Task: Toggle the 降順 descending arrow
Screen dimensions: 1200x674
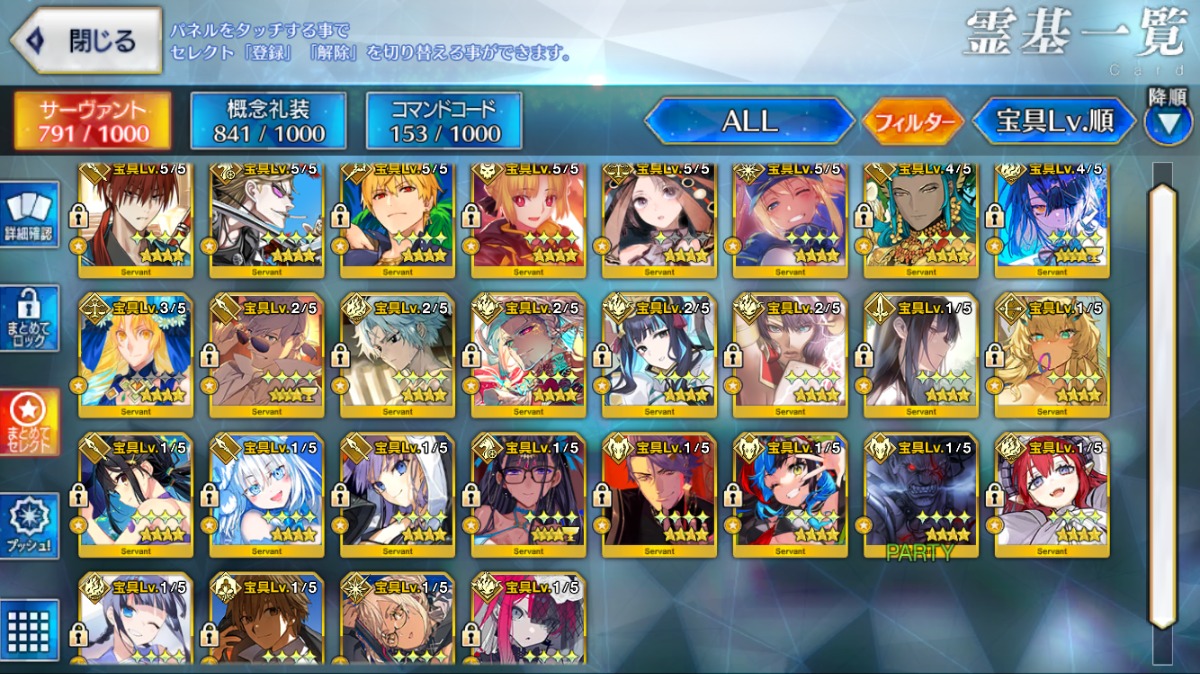Action: coord(1168,122)
